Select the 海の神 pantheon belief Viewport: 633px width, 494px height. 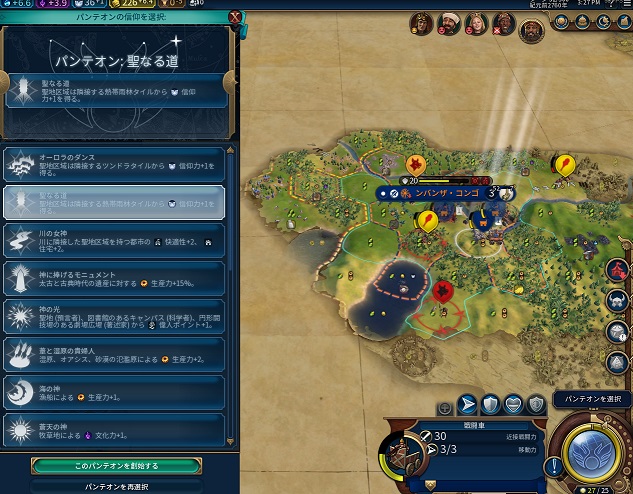114,393
